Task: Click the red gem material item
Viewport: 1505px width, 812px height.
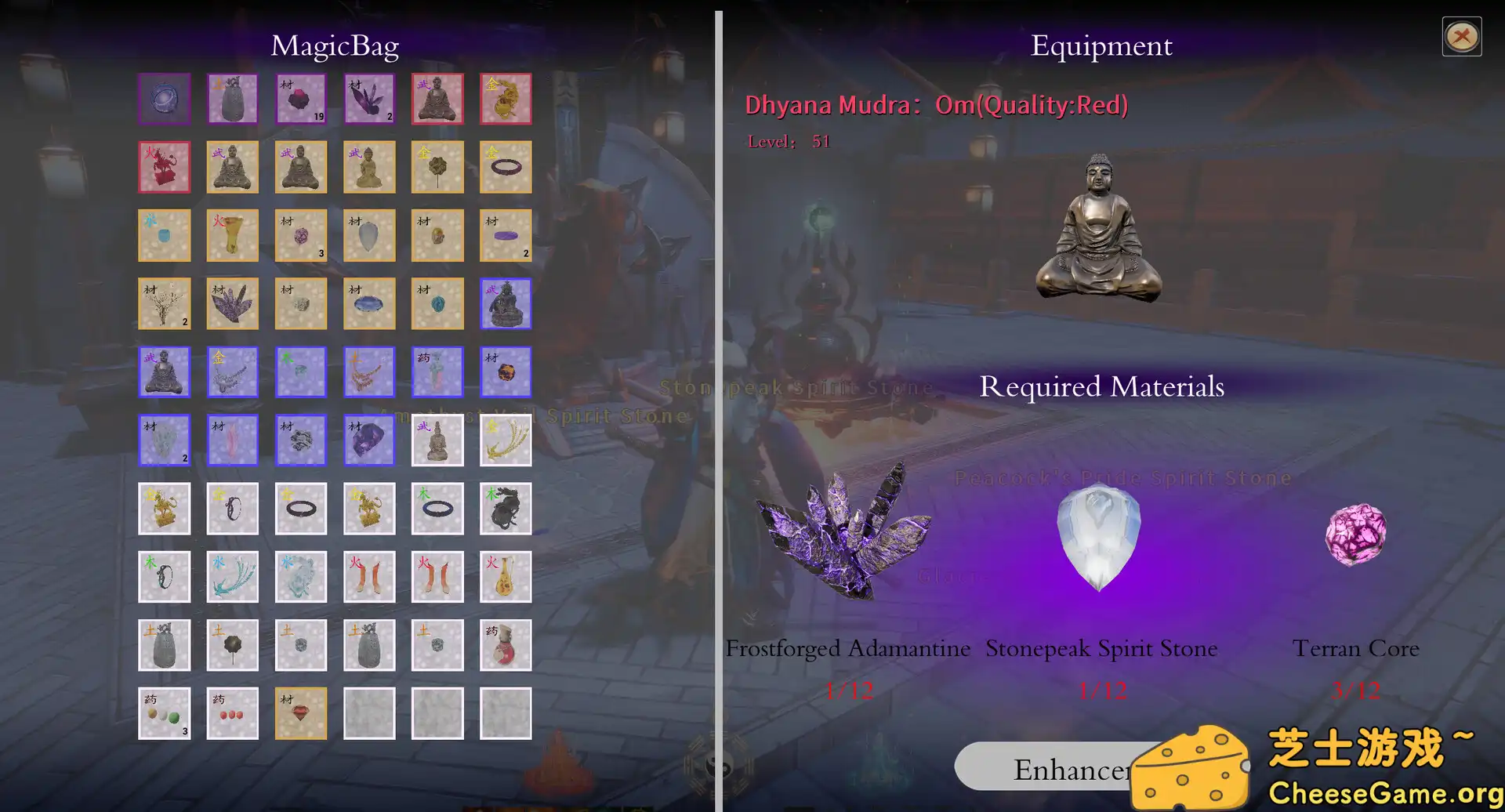Action: (x=301, y=712)
